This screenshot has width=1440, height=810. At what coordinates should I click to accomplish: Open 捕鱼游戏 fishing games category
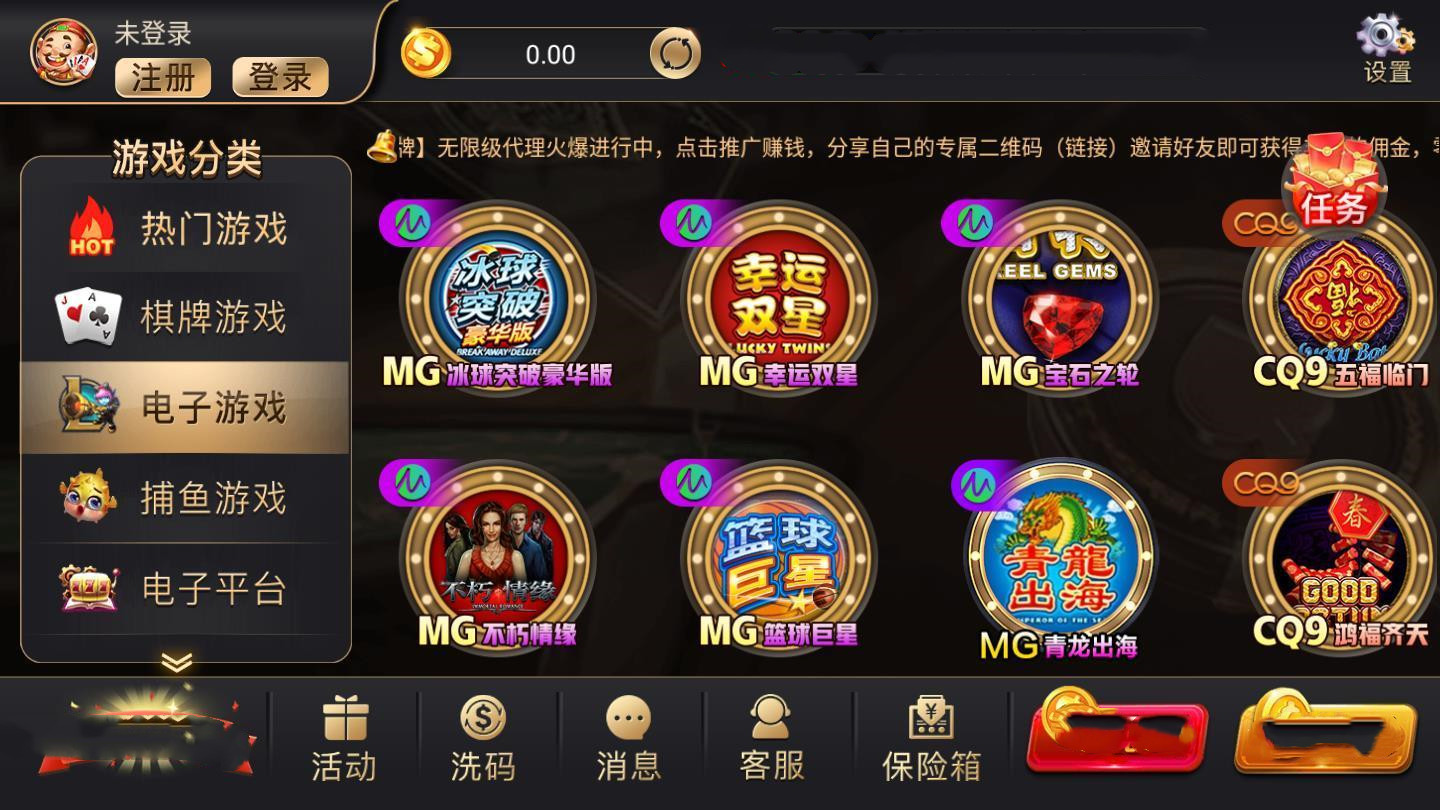pyautogui.click(x=185, y=498)
